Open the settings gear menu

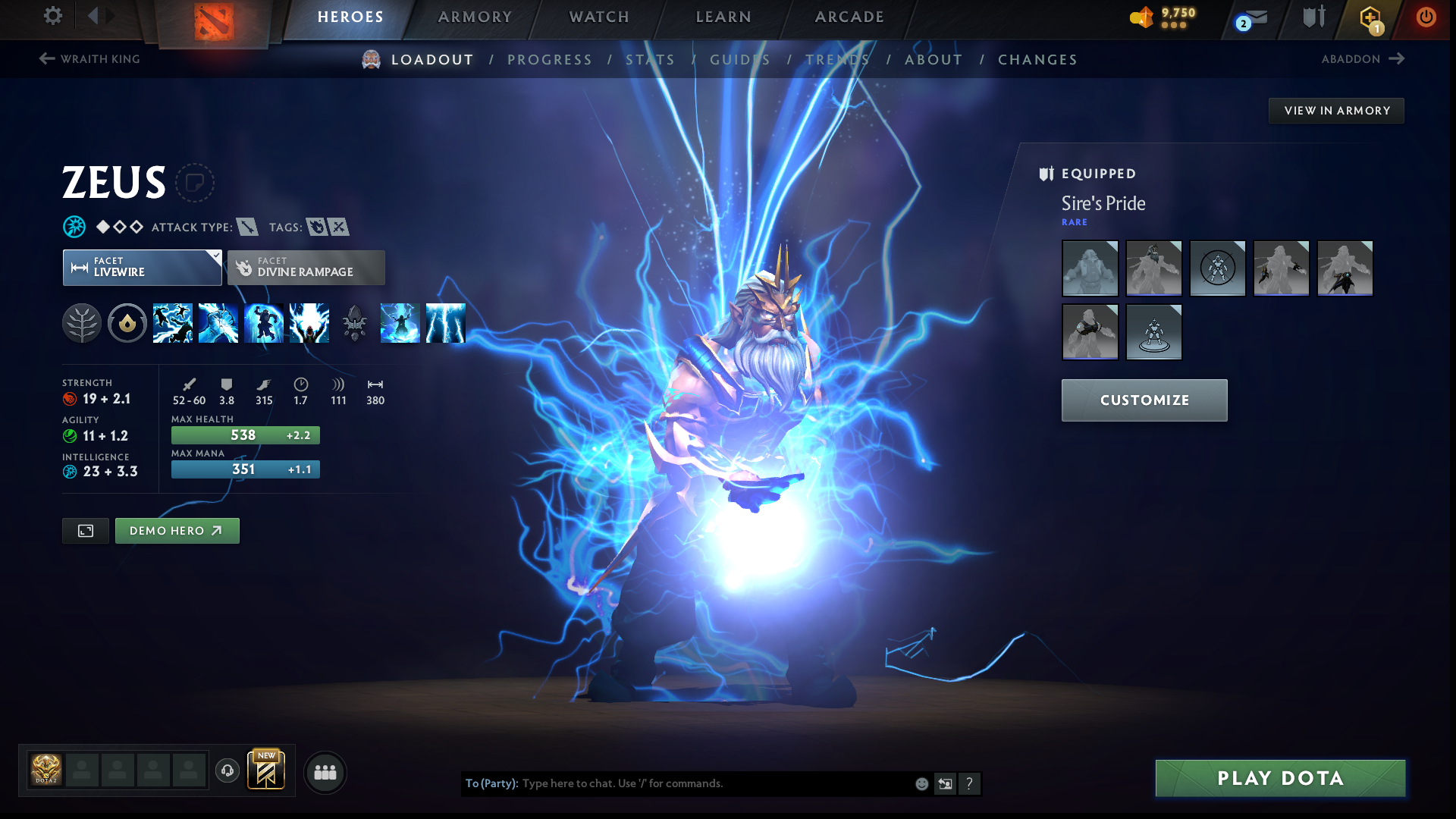[x=52, y=16]
